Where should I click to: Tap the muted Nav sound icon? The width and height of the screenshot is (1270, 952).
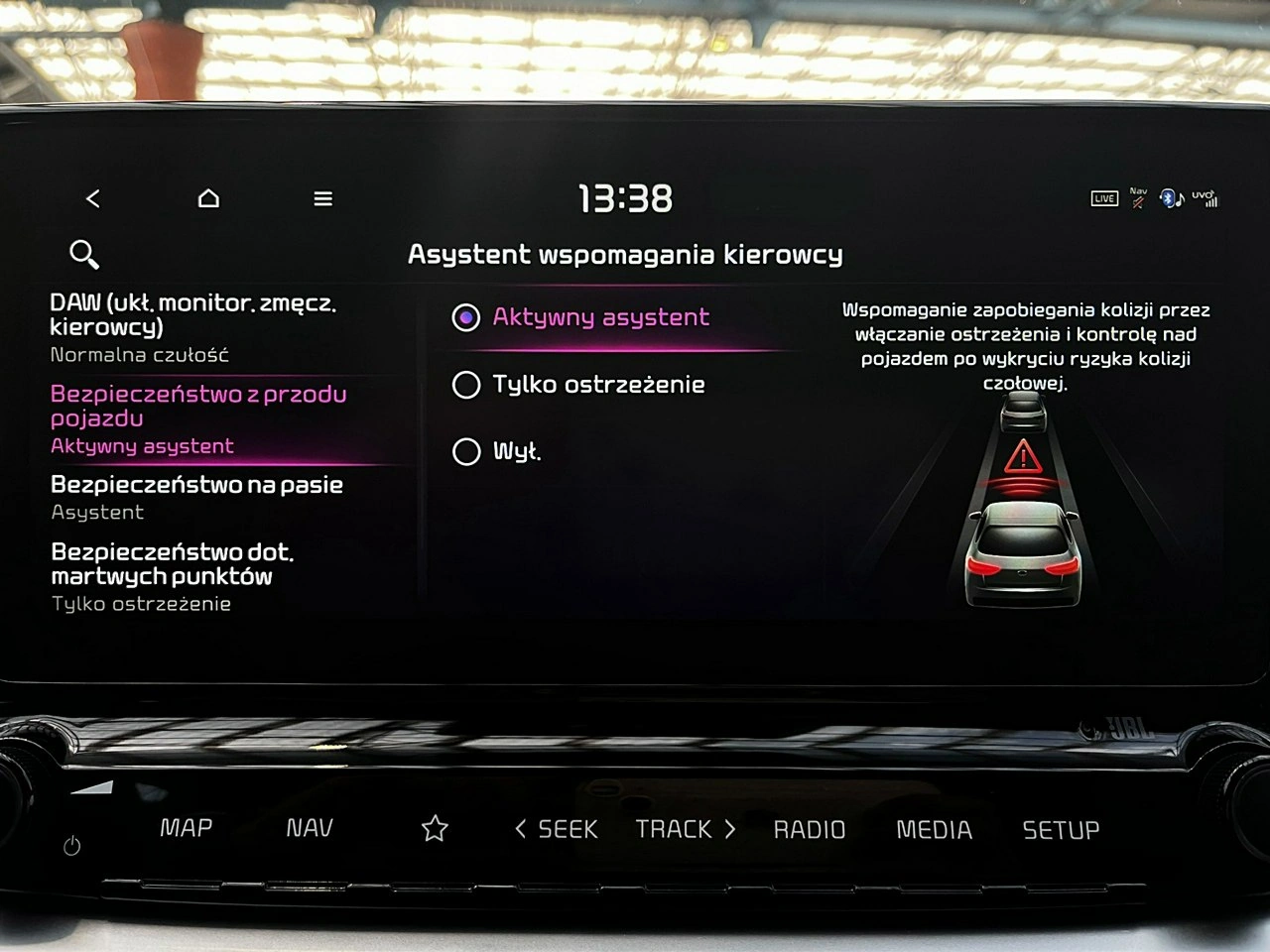click(1137, 197)
